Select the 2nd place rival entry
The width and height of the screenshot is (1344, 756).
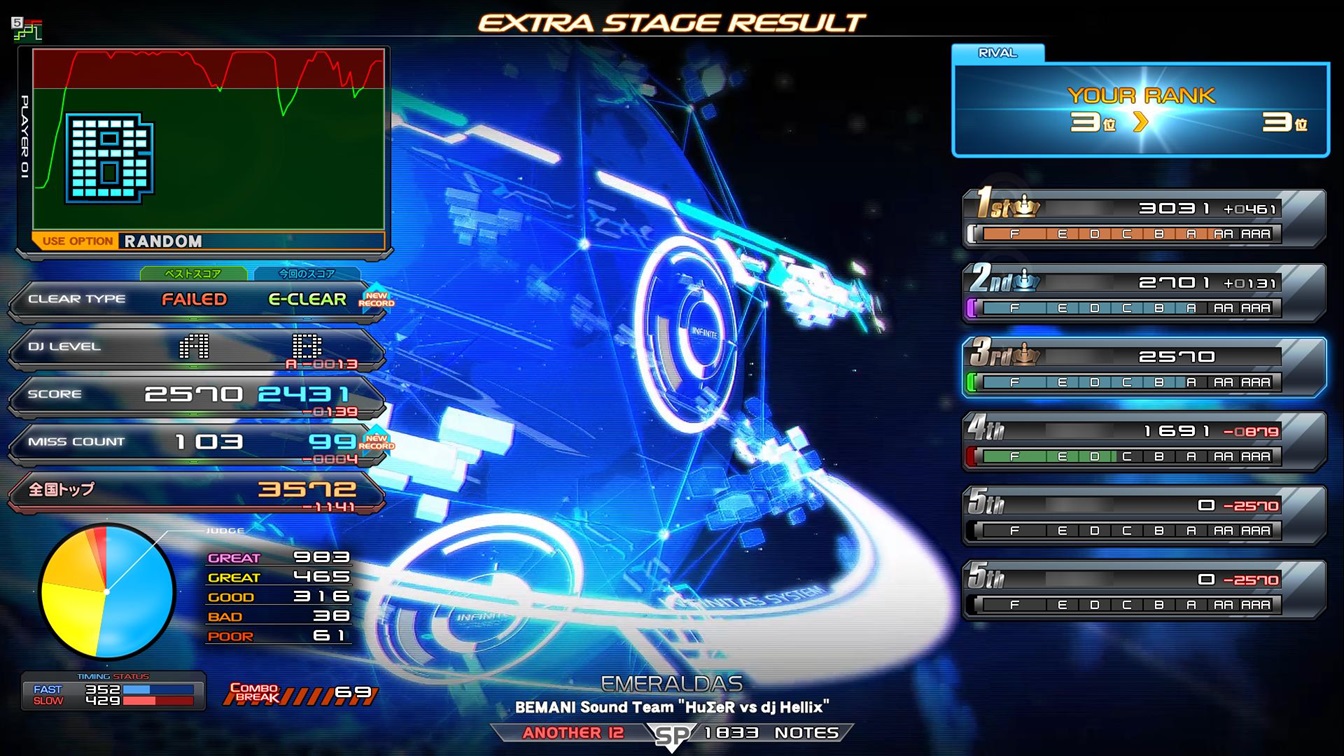[1144, 294]
